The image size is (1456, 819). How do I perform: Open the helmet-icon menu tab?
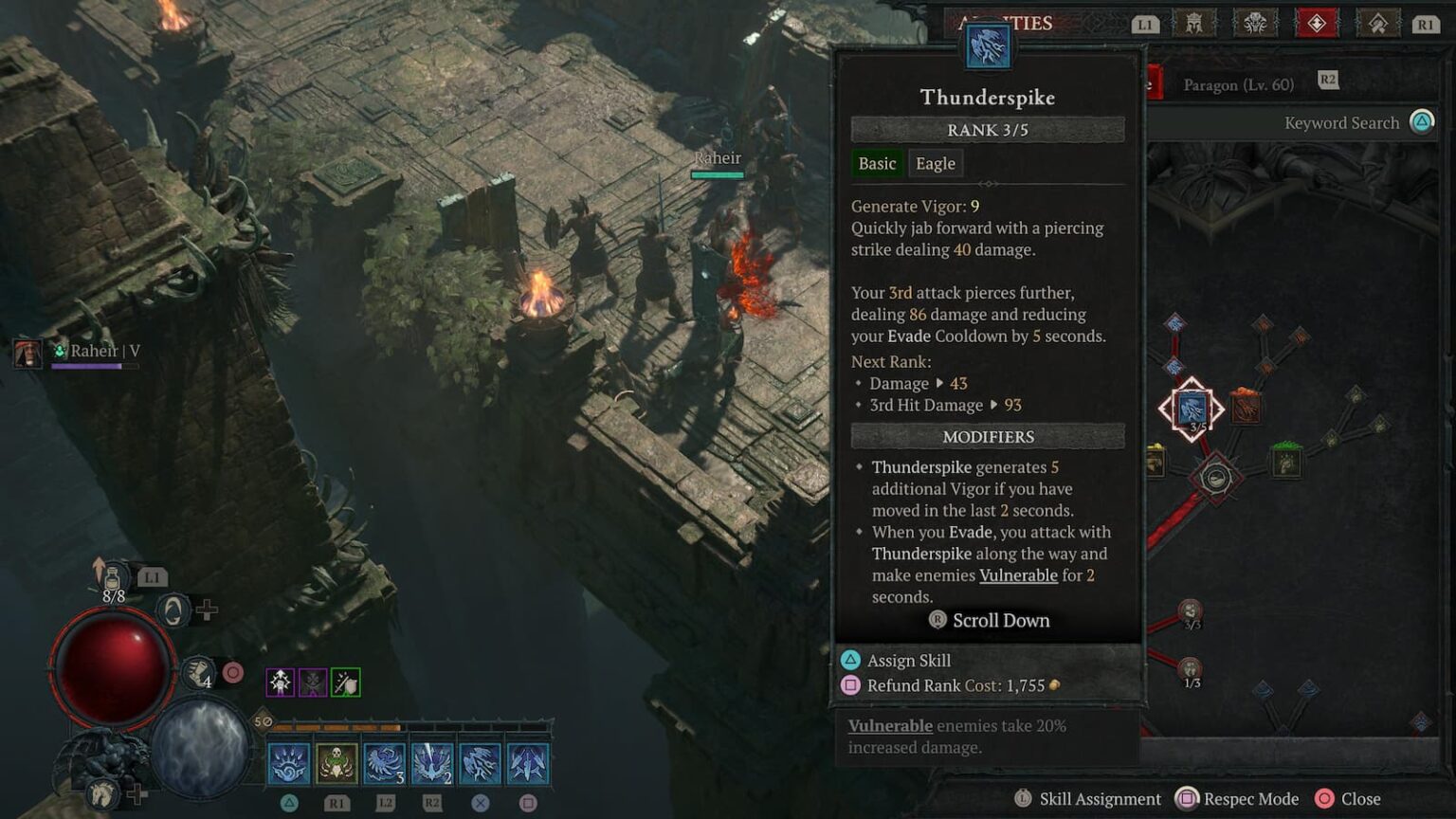click(x=1195, y=24)
